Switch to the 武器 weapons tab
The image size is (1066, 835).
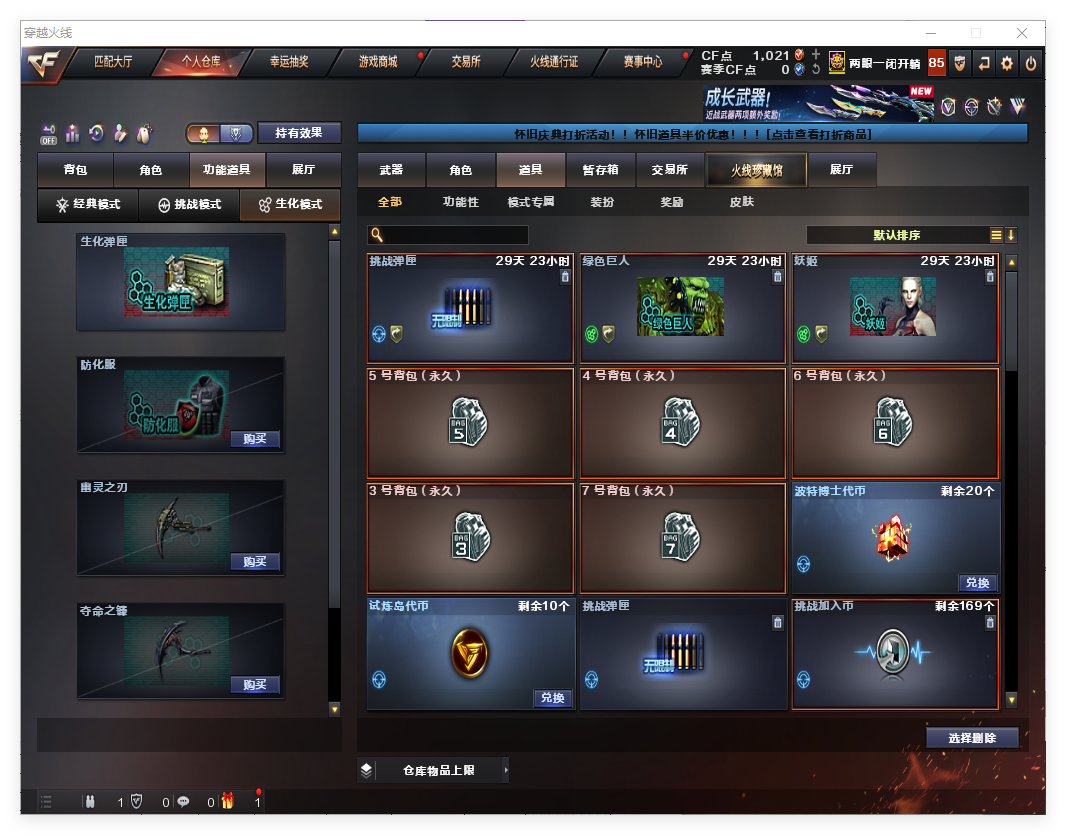(x=391, y=170)
